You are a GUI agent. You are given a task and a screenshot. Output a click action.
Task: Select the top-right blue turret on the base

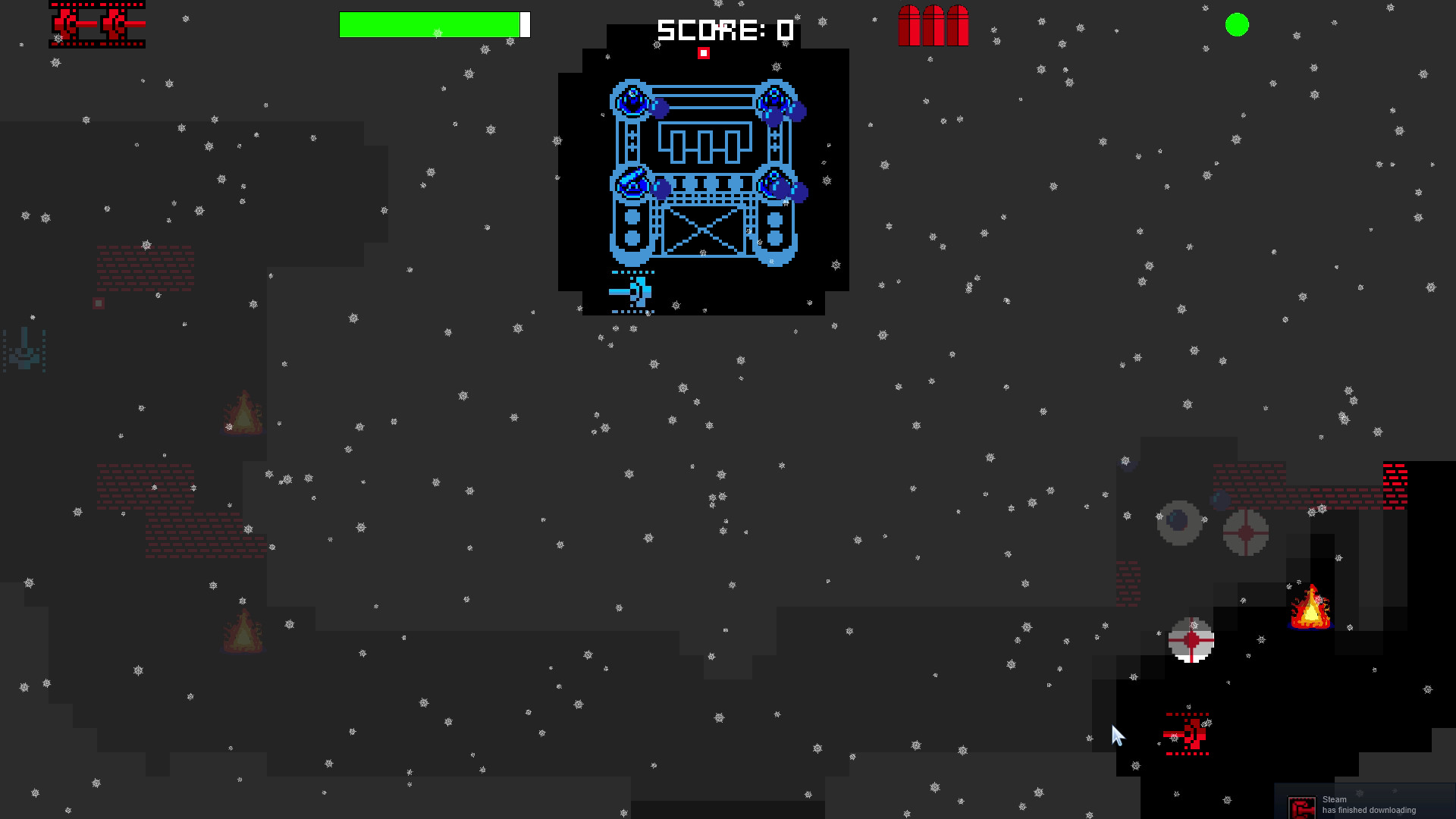[775, 99]
